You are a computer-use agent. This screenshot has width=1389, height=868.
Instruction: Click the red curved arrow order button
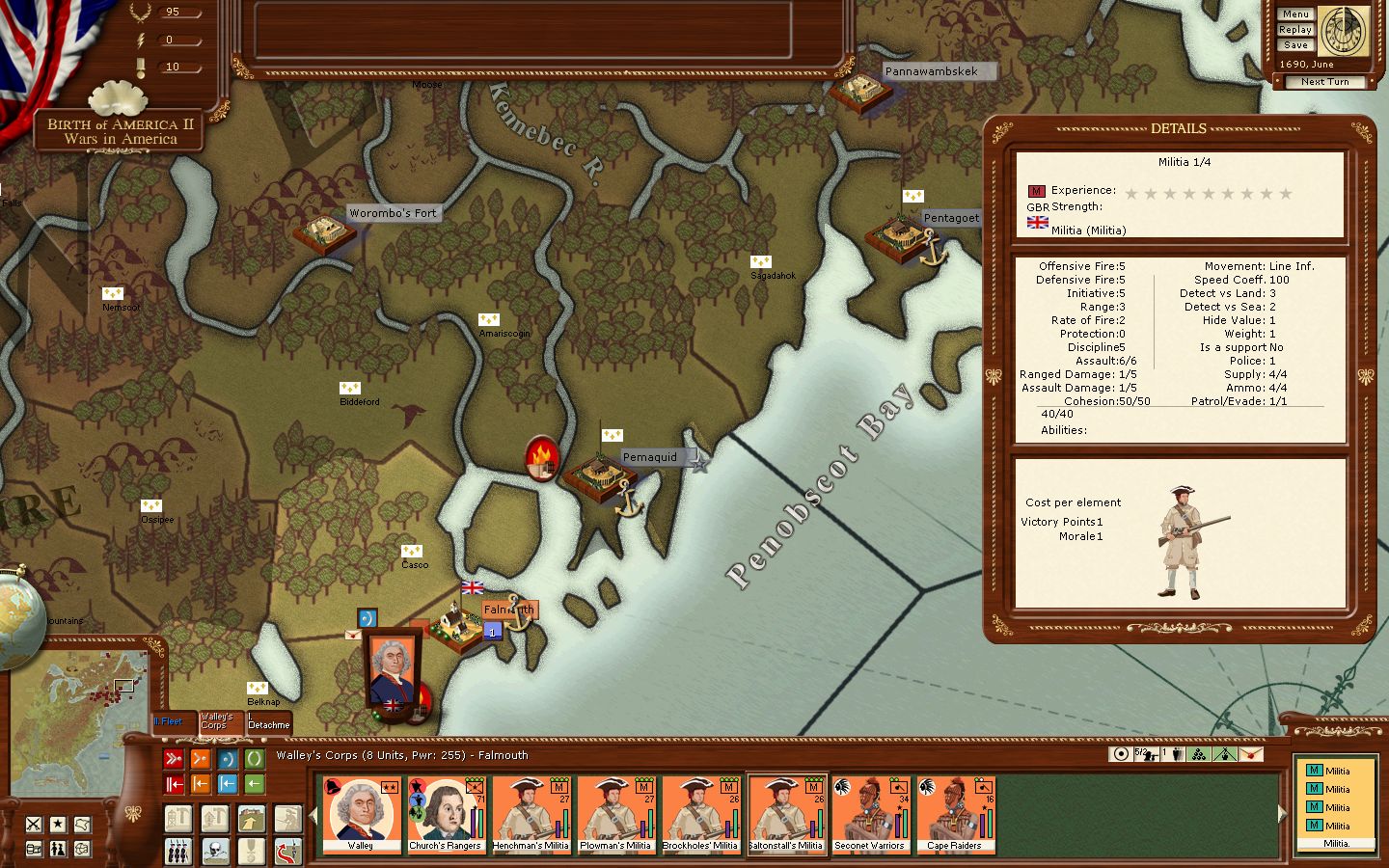click(287, 851)
